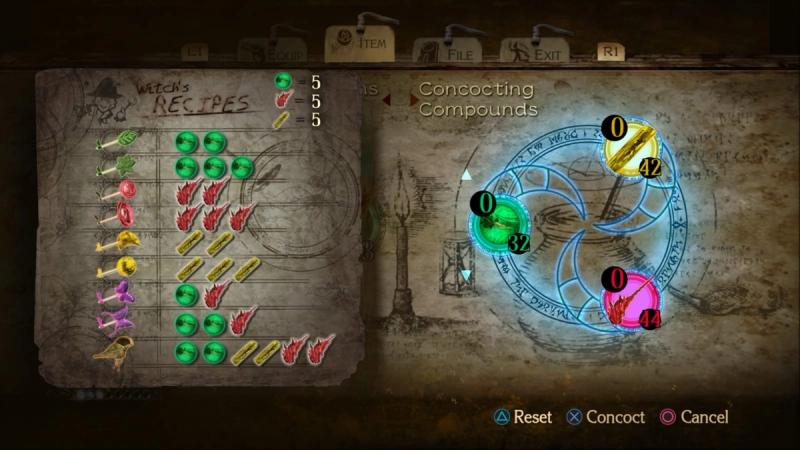The height and width of the screenshot is (450, 800).
Task: Click the up arrow above the green orb
Action: (x=465, y=176)
